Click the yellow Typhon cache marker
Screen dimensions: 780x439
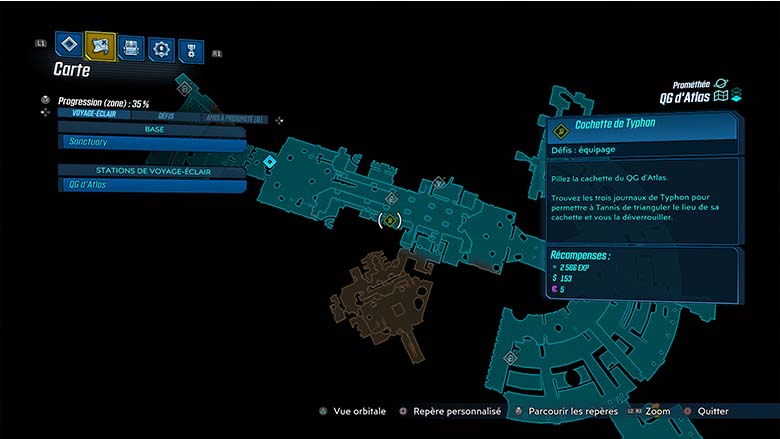(391, 219)
